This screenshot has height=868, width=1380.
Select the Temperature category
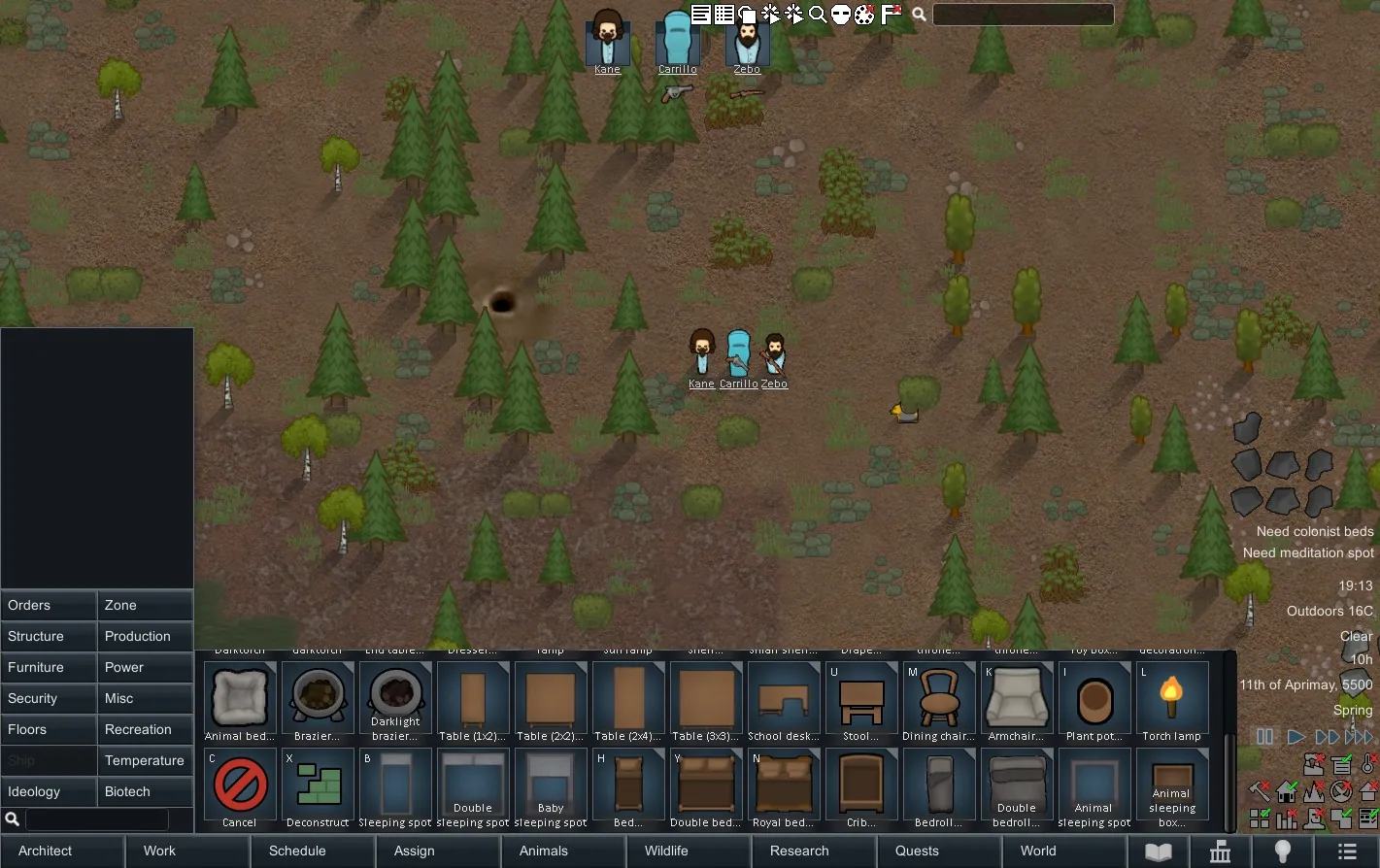click(145, 760)
